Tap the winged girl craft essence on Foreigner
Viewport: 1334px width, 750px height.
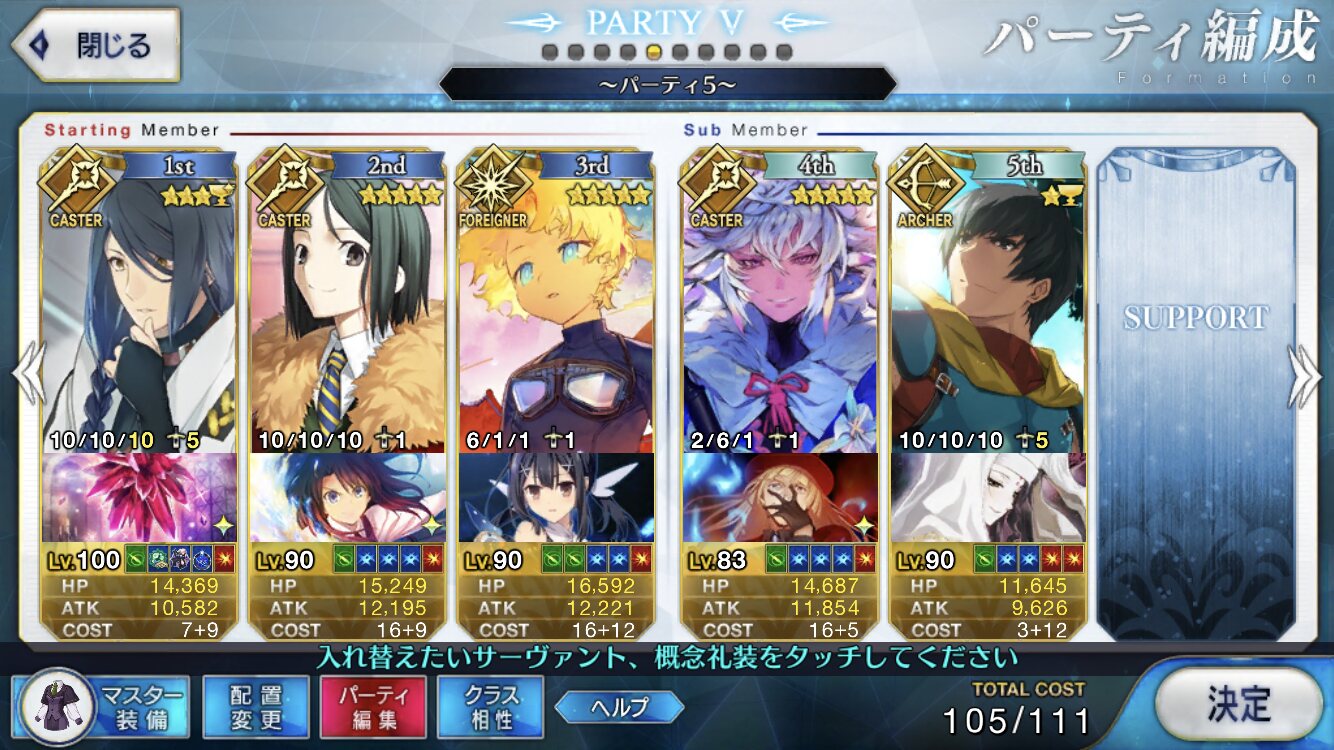click(556, 497)
